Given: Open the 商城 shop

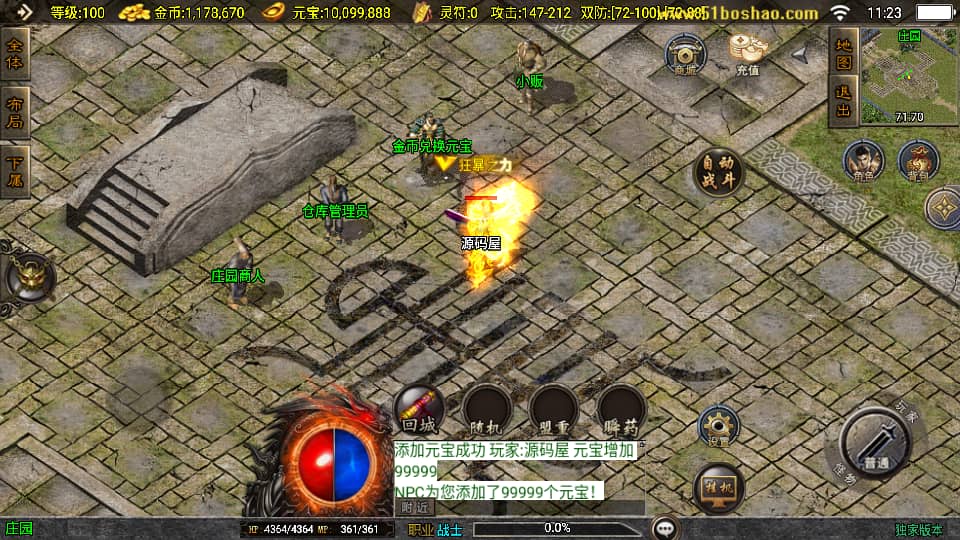Looking at the screenshot, I should tap(685, 54).
